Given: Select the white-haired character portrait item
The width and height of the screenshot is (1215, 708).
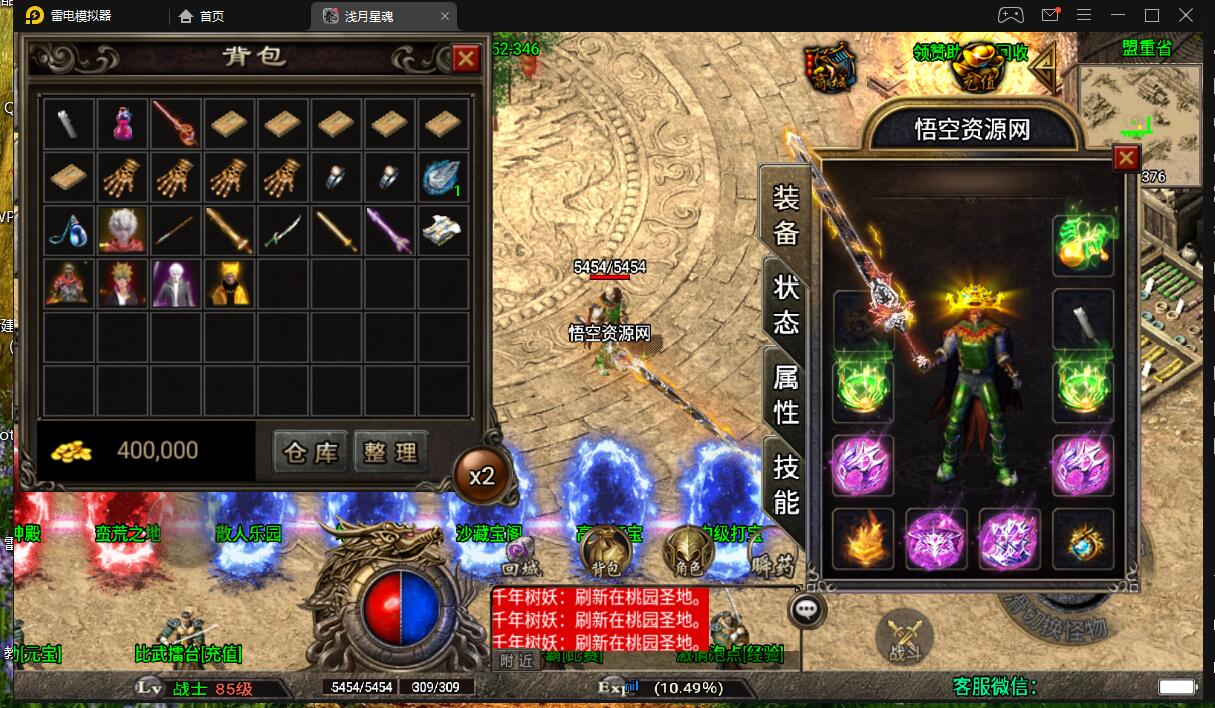Looking at the screenshot, I should pyautogui.click(x=124, y=230).
